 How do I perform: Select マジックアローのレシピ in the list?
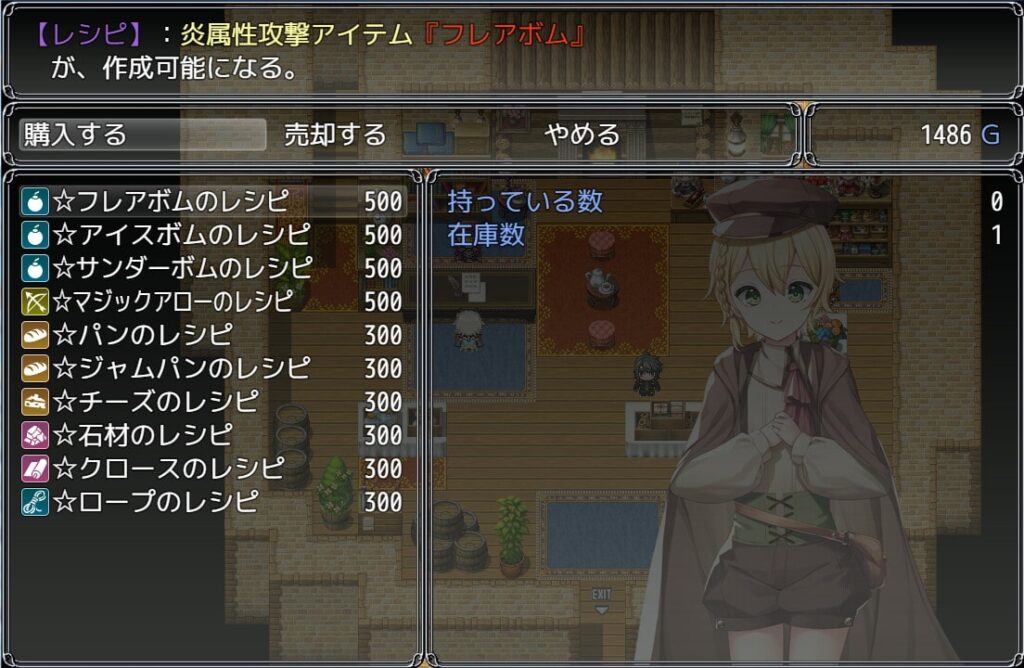coord(212,301)
